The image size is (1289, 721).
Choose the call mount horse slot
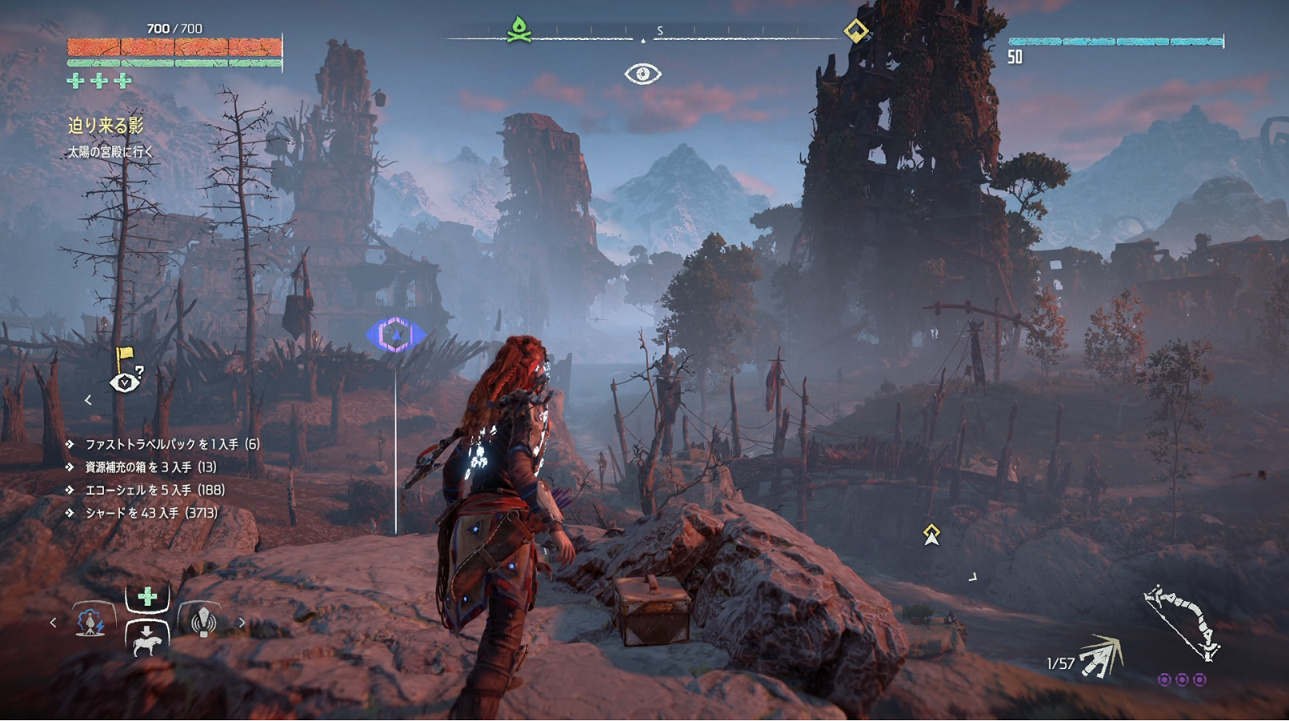click(x=147, y=639)
